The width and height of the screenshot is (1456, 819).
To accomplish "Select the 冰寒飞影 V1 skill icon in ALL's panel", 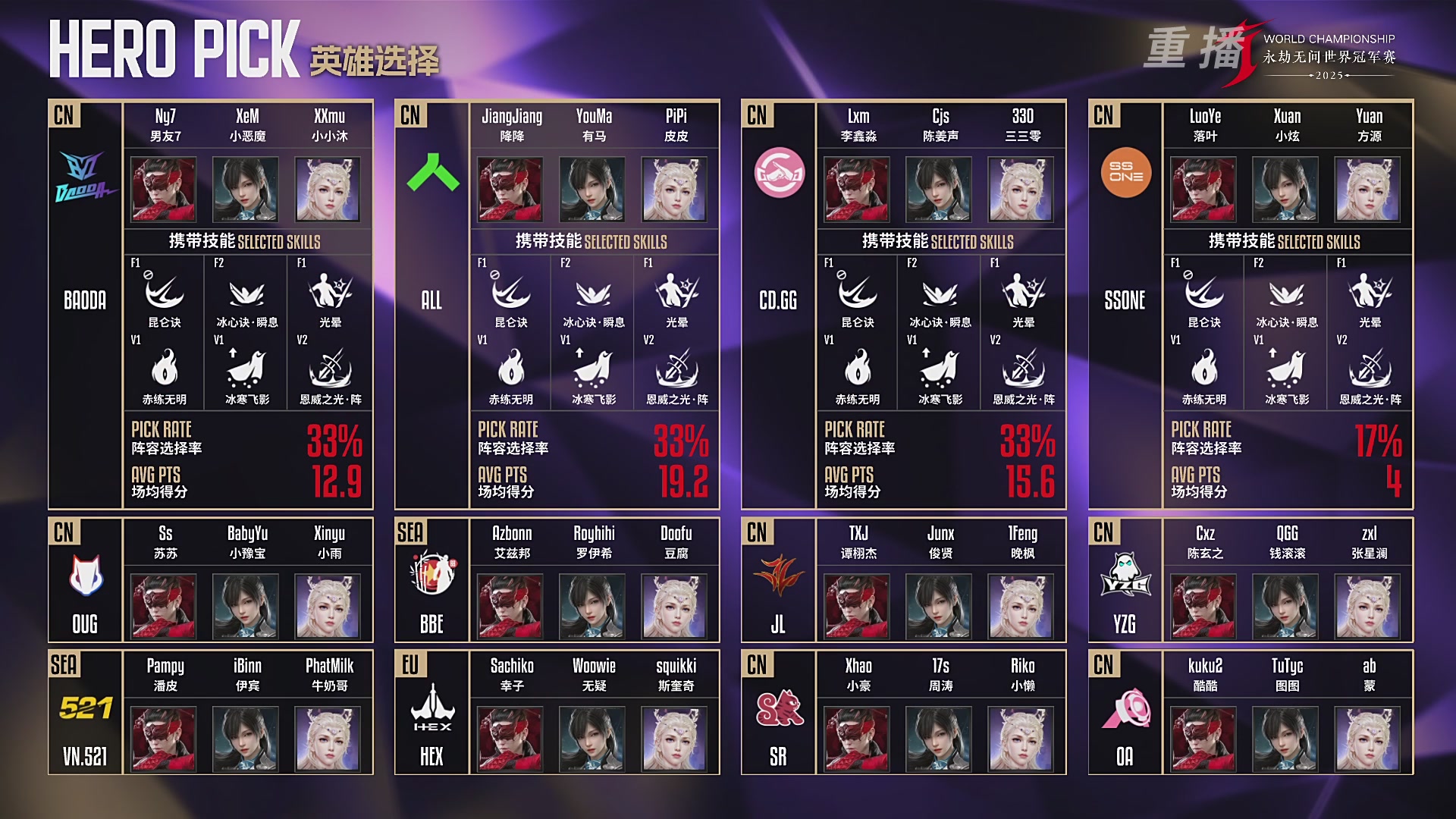I will (x=589, y=369).
